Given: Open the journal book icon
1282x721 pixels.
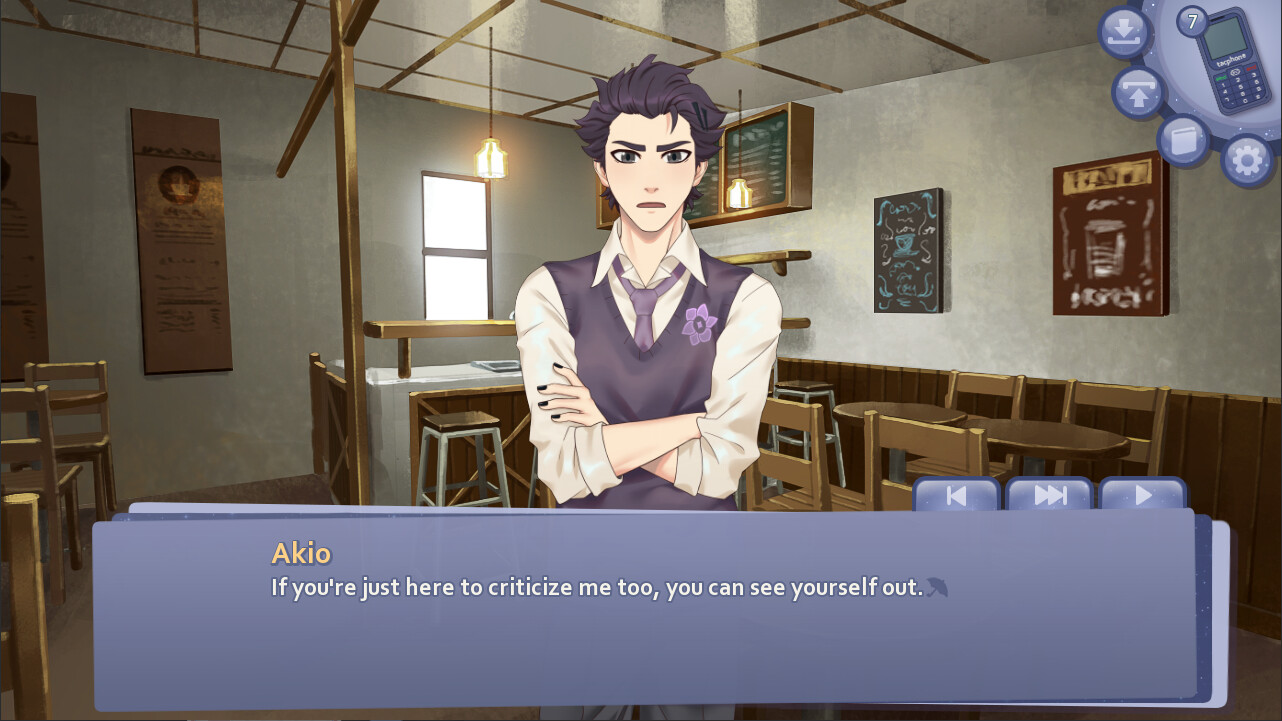Looking at the screenshot, I should click(1184, 139).
